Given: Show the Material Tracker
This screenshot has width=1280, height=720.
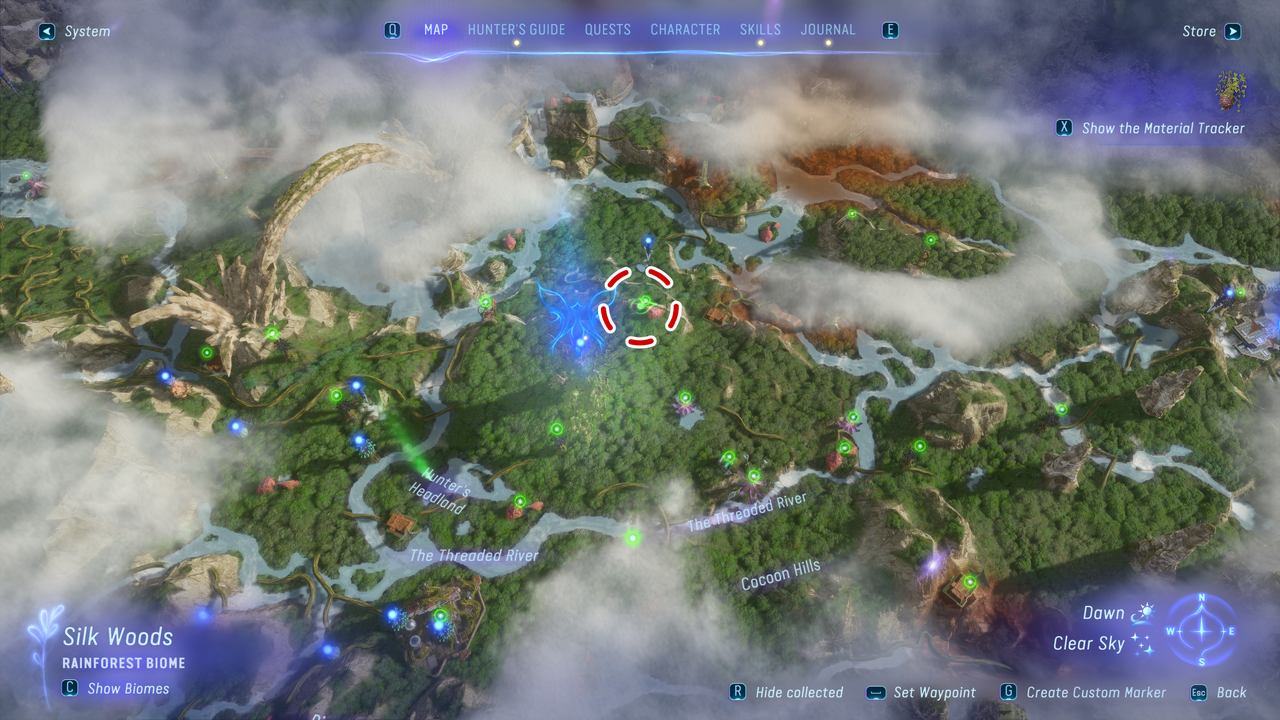Looking at the screenshot, I should tap(1152, 128).
